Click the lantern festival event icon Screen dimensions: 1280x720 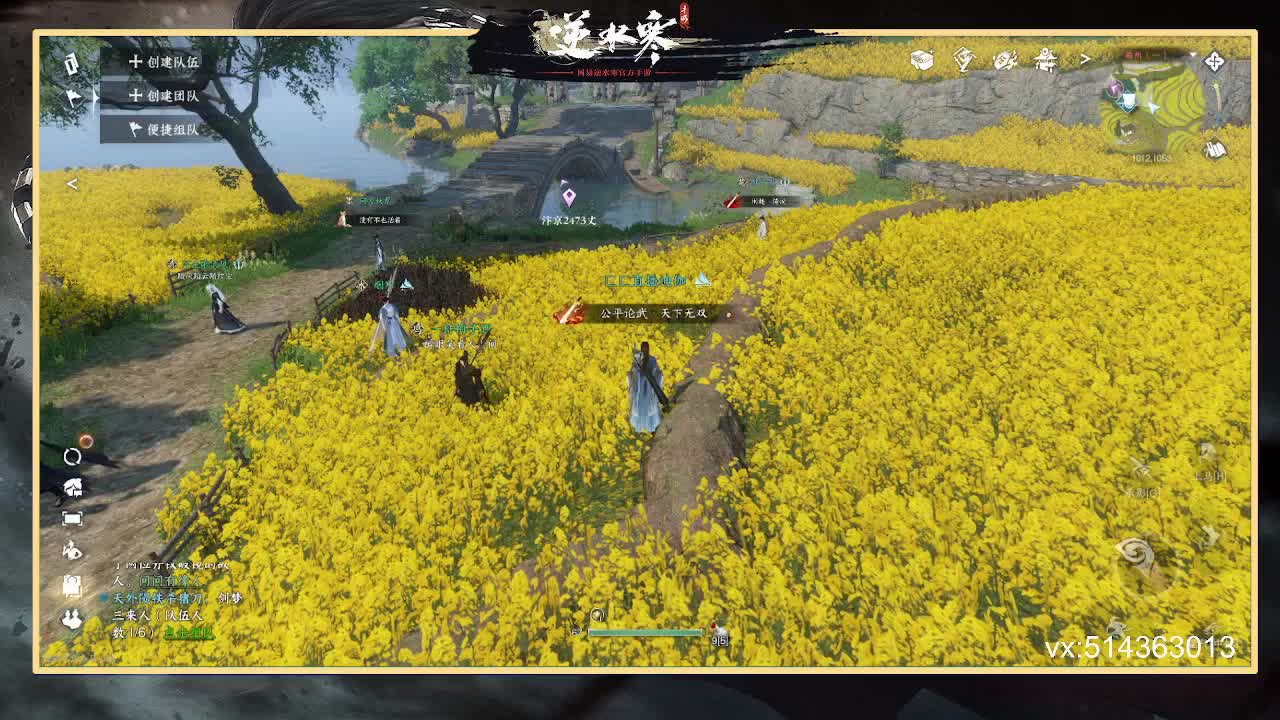1044,60
